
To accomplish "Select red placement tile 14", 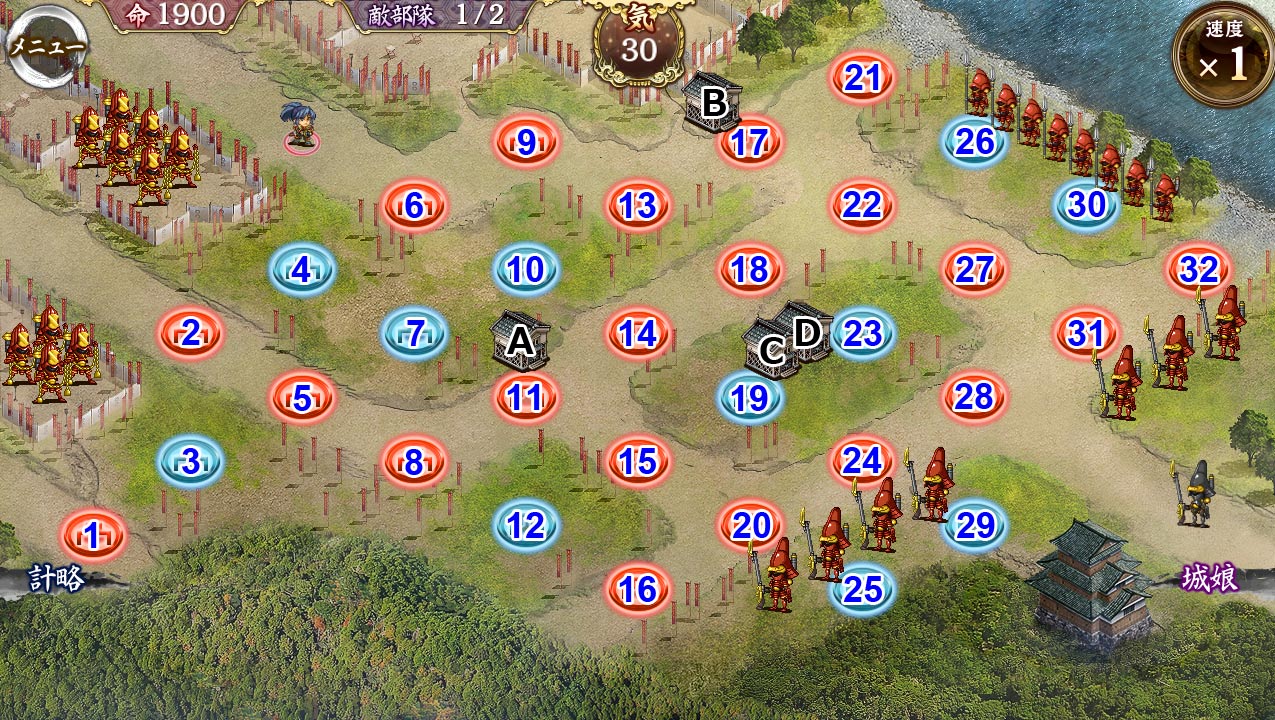I will [638, 333].
